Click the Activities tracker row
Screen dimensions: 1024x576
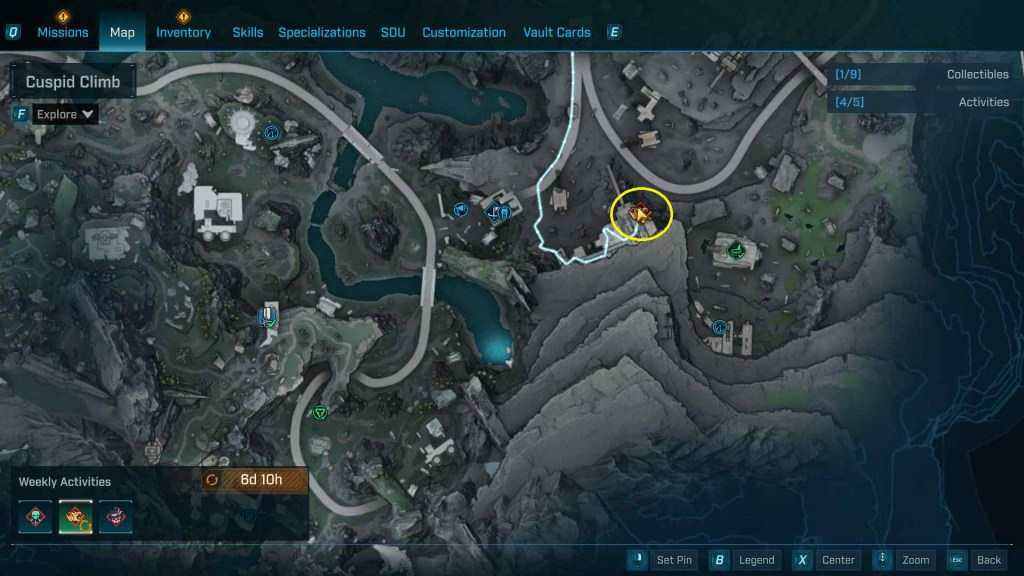click(x=920, y=102)
